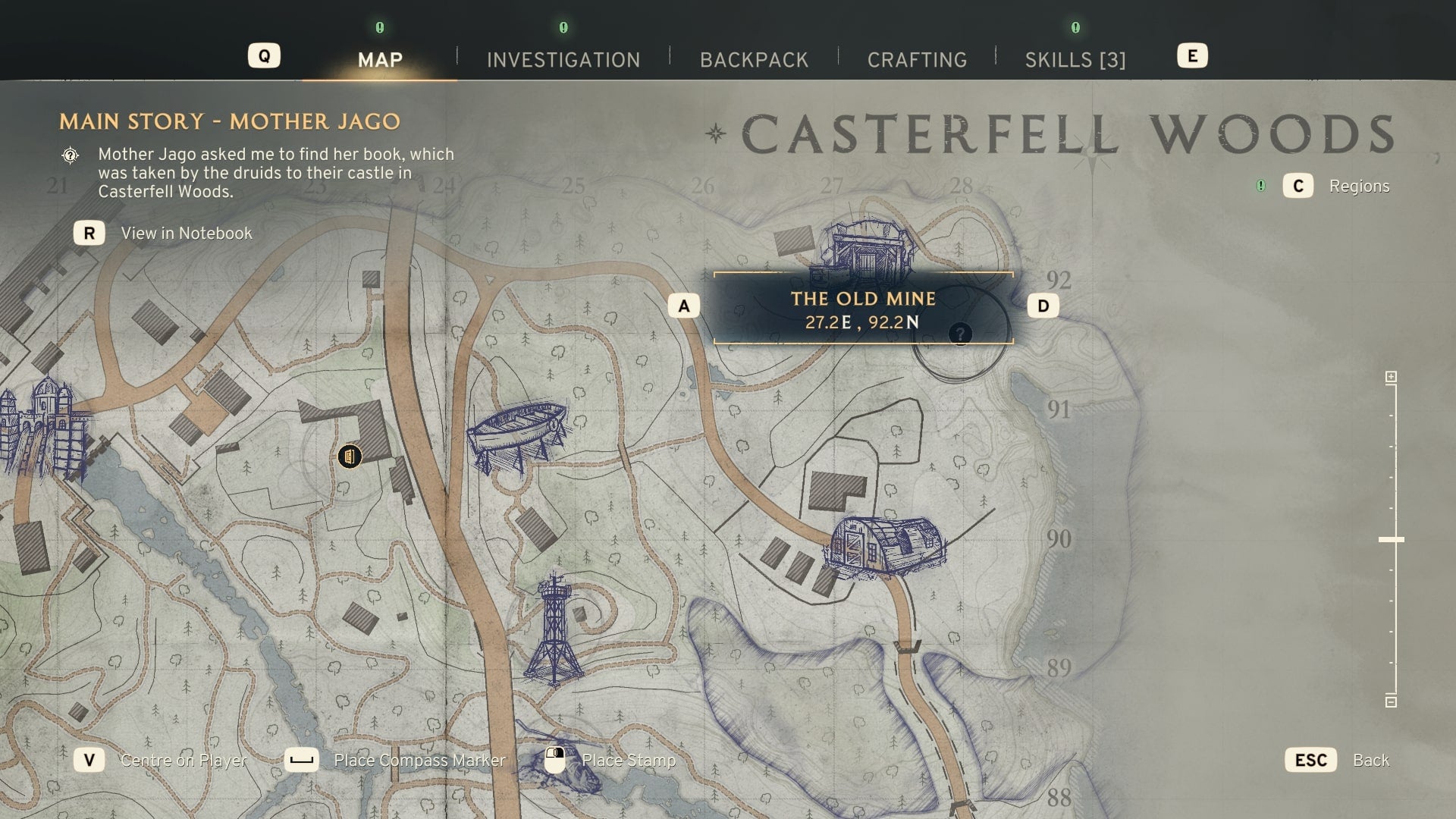Open the Skills [3] tab
This screenshot has width=1456, height=819.
(1075, 60)
